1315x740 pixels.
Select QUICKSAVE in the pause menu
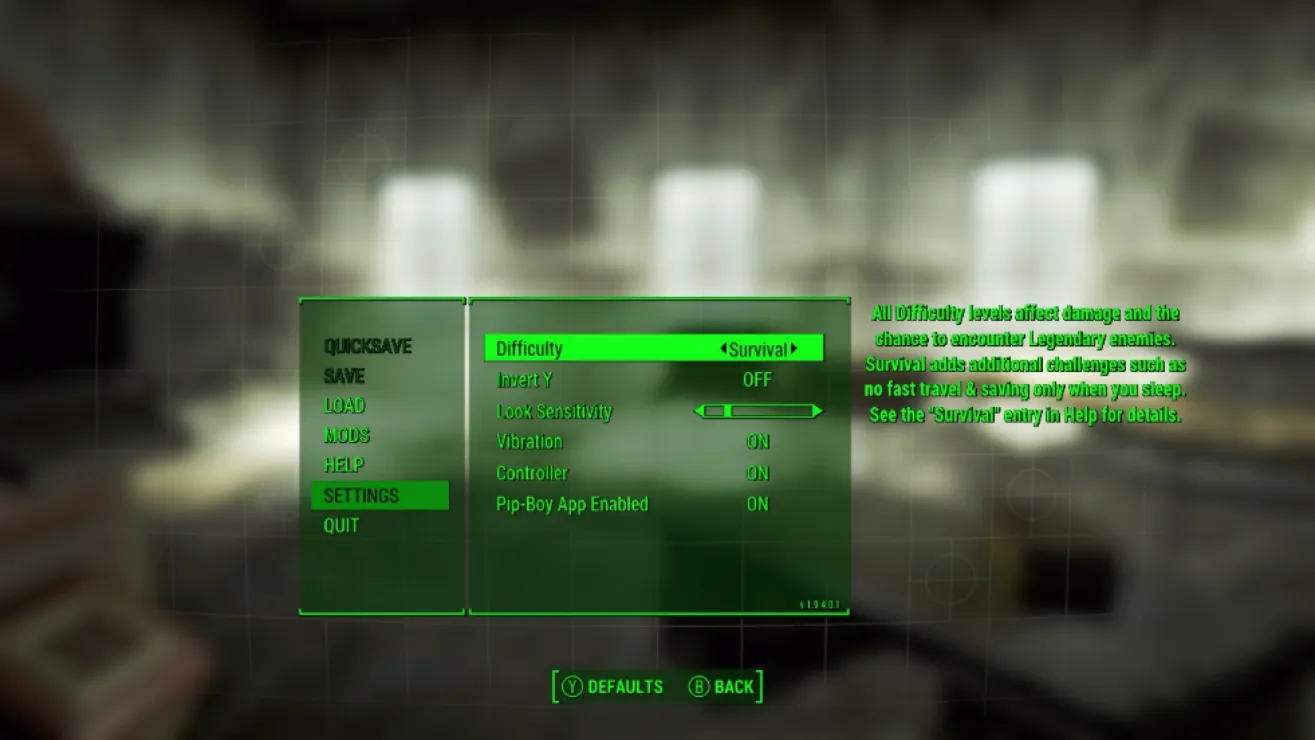coord(367,347)
